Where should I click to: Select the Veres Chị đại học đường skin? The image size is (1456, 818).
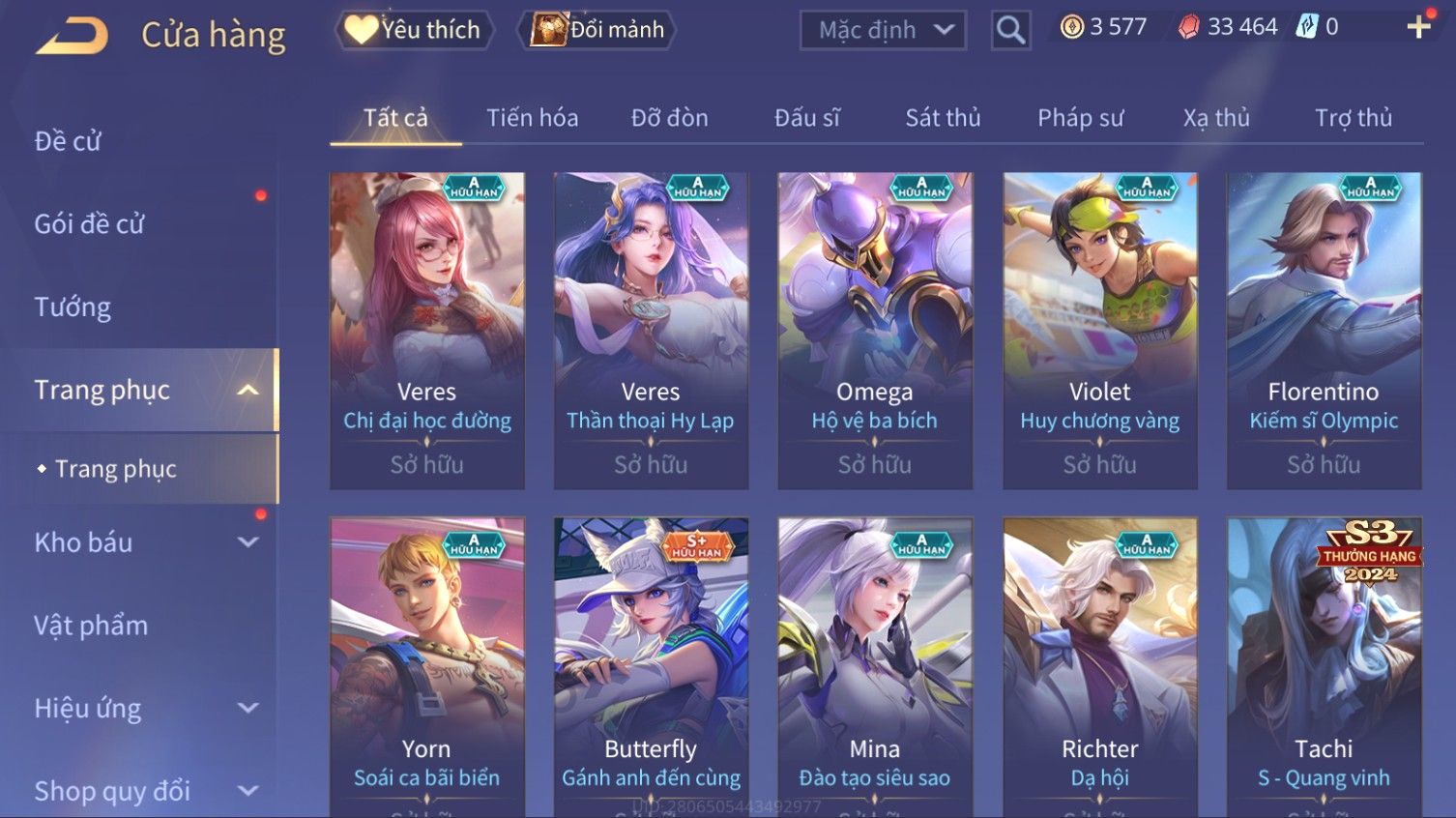[427, 330]
